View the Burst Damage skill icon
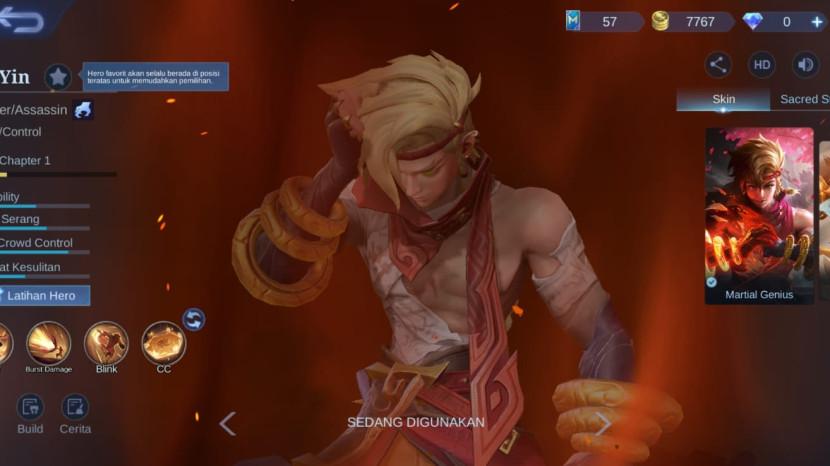830x466 pixels. (48, 343)
